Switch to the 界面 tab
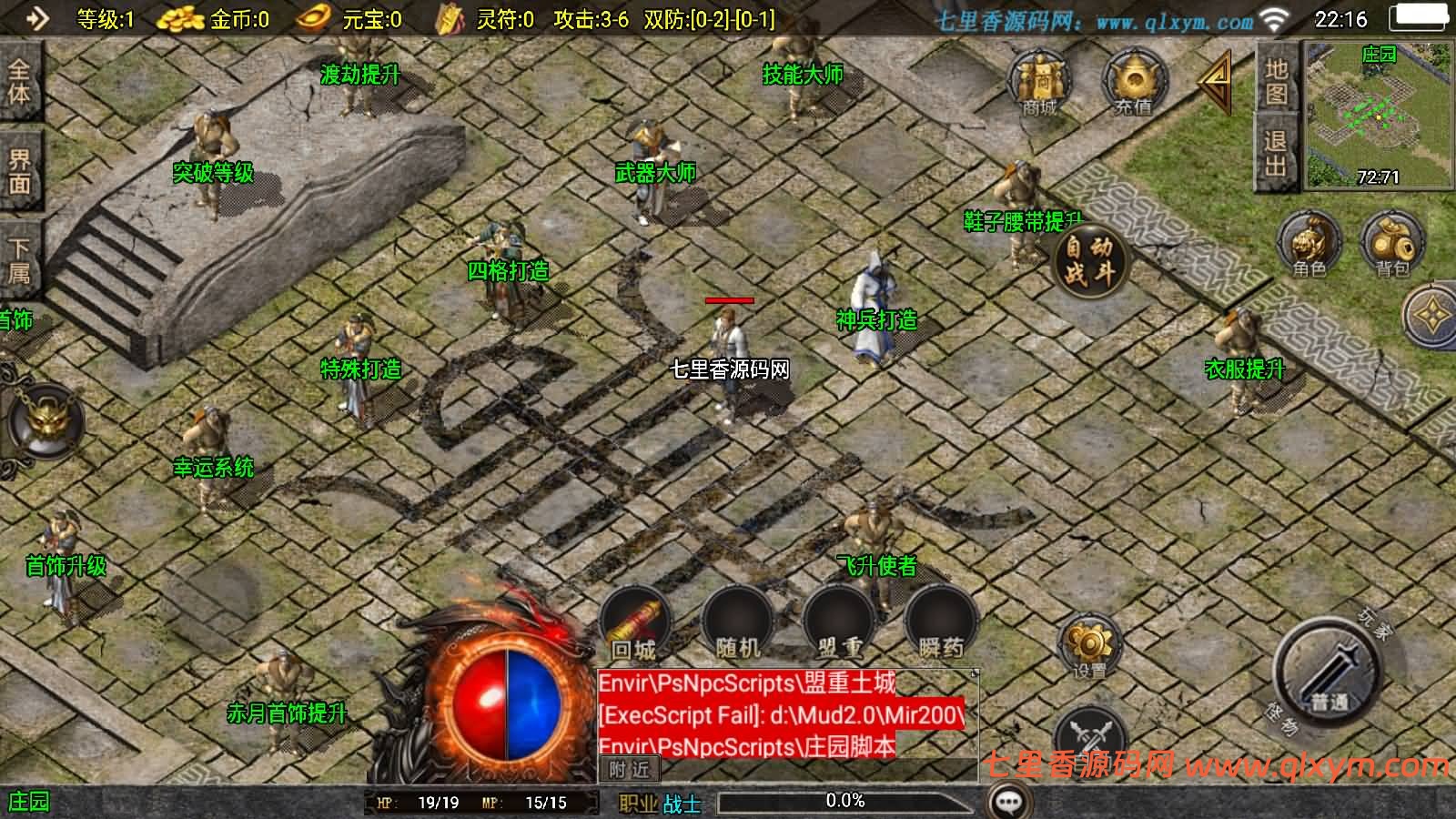 click(x=19, y=171)
